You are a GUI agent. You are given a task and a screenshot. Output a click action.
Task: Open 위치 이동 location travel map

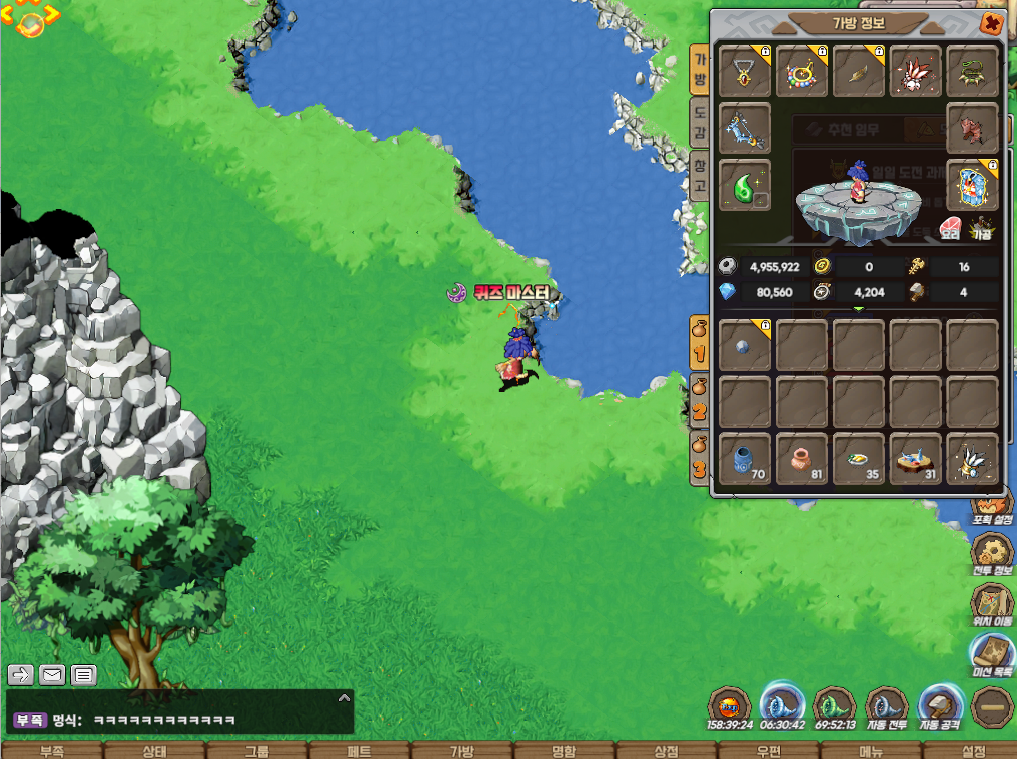click(992, 604)
